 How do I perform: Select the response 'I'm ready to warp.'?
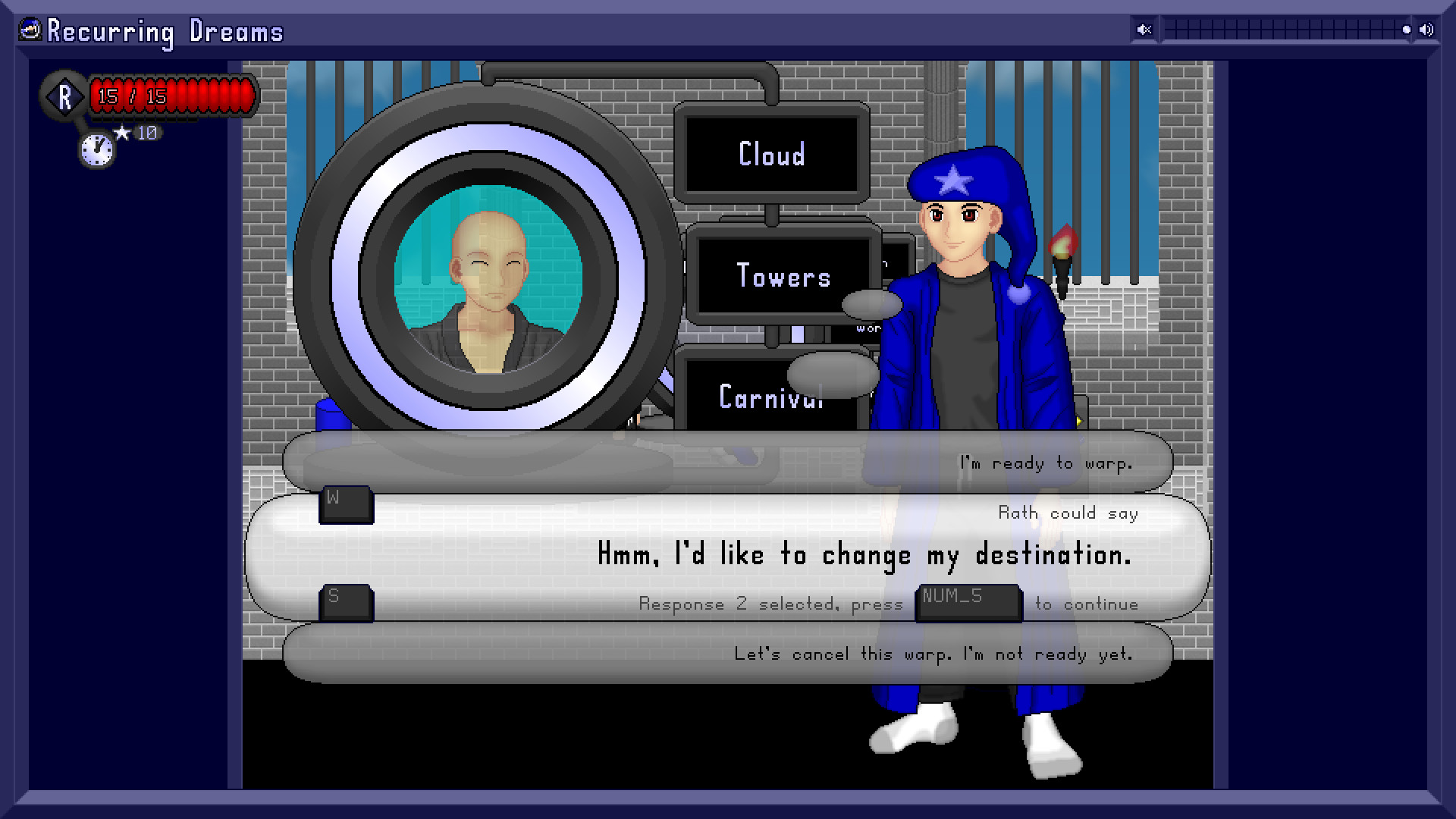coord(1046,462)
